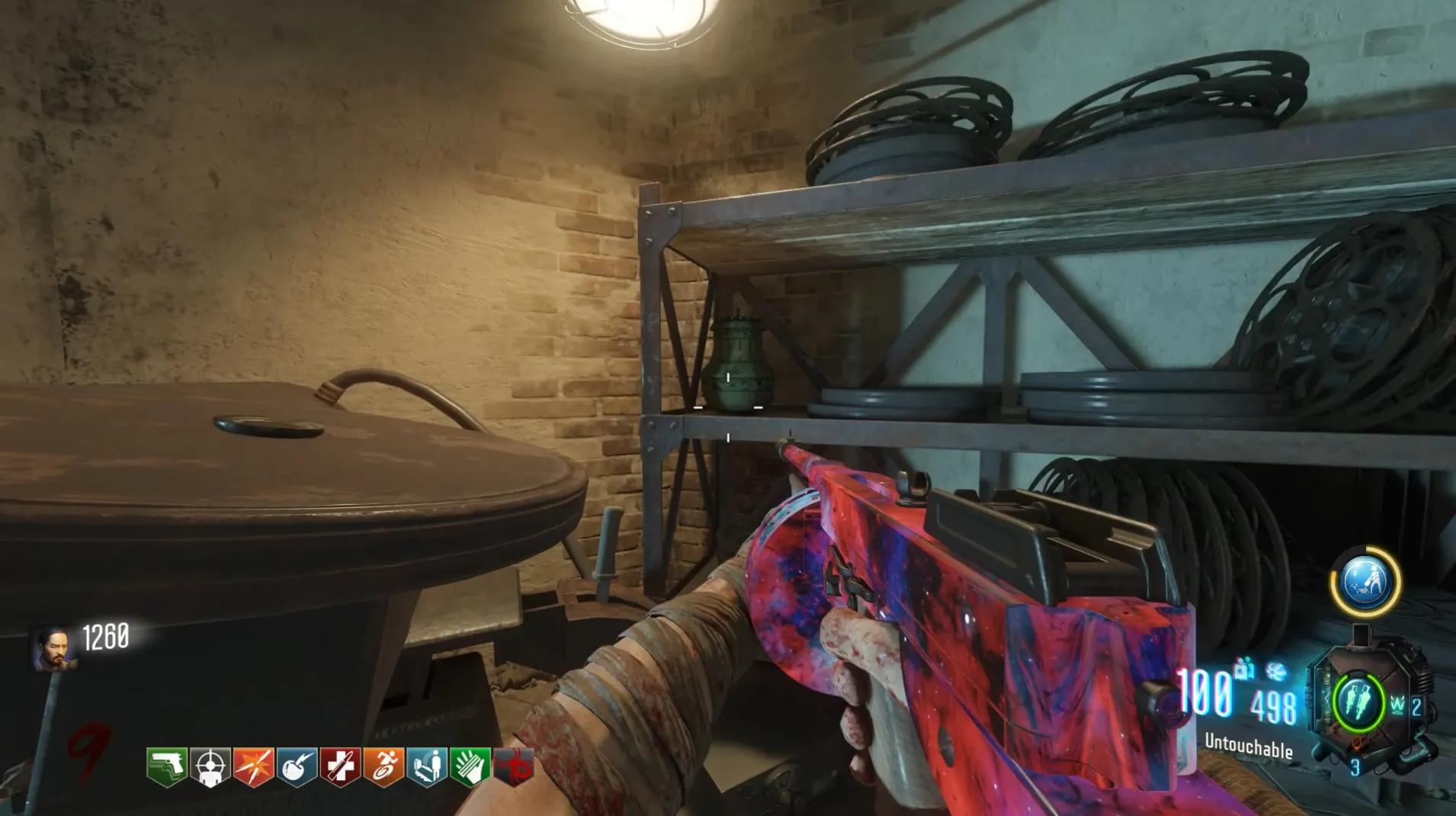The height and width of the screenshot is (816, 1456).
Task: Click the Deadshot Daiquiri crosshair perk icon
Action: [x=210, y=766]
